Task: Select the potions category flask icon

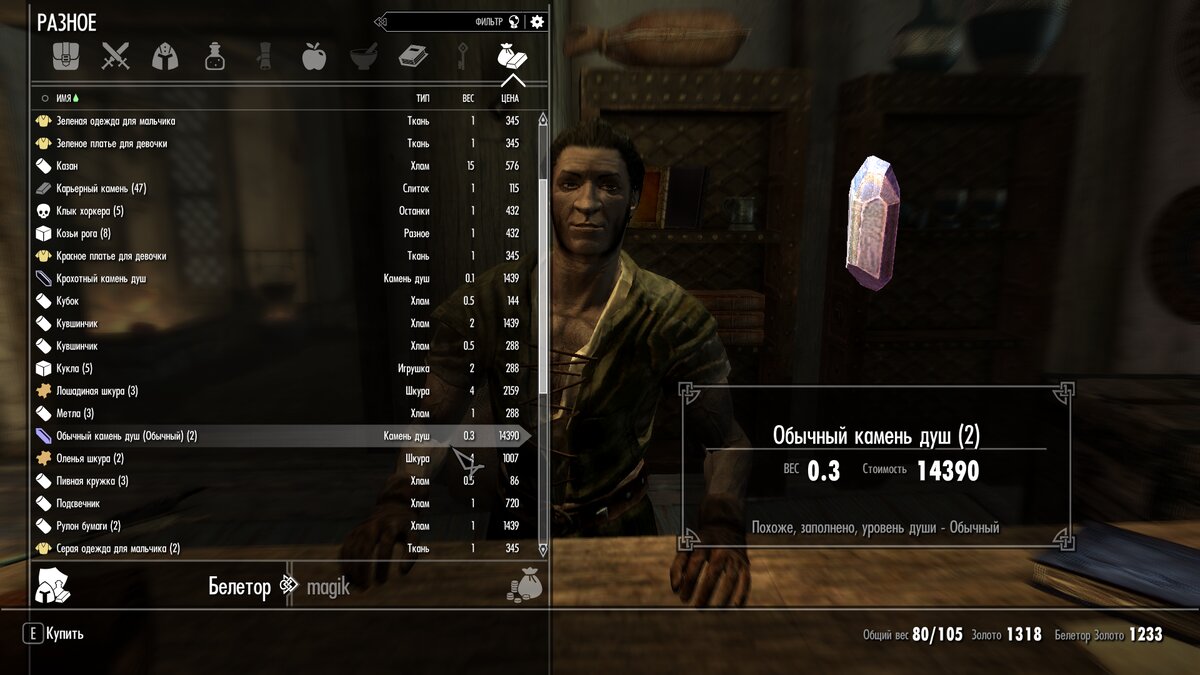Action: click(x=215, y=56)
